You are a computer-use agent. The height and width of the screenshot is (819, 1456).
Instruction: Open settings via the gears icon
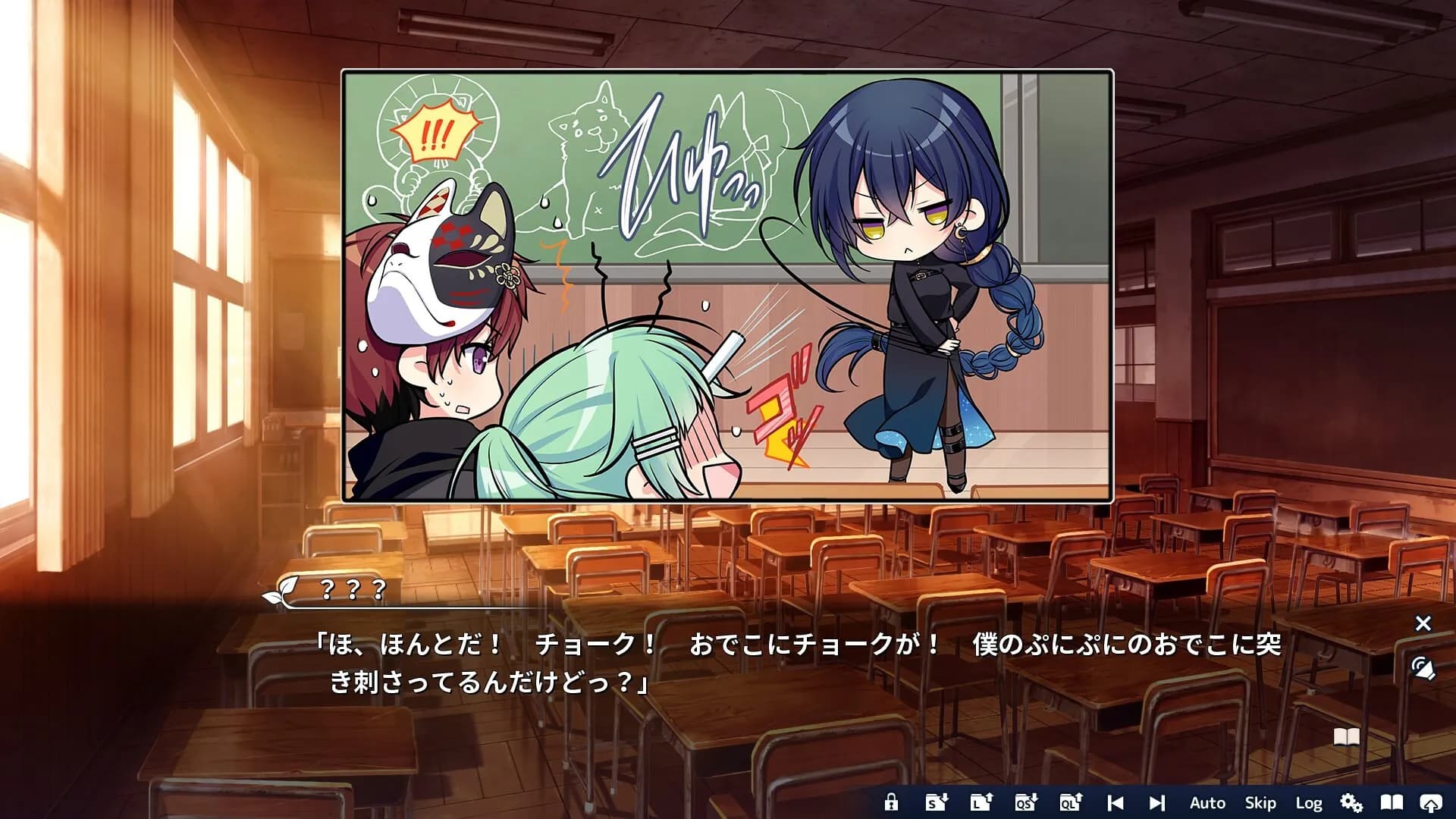click(x=1351, y=802)
